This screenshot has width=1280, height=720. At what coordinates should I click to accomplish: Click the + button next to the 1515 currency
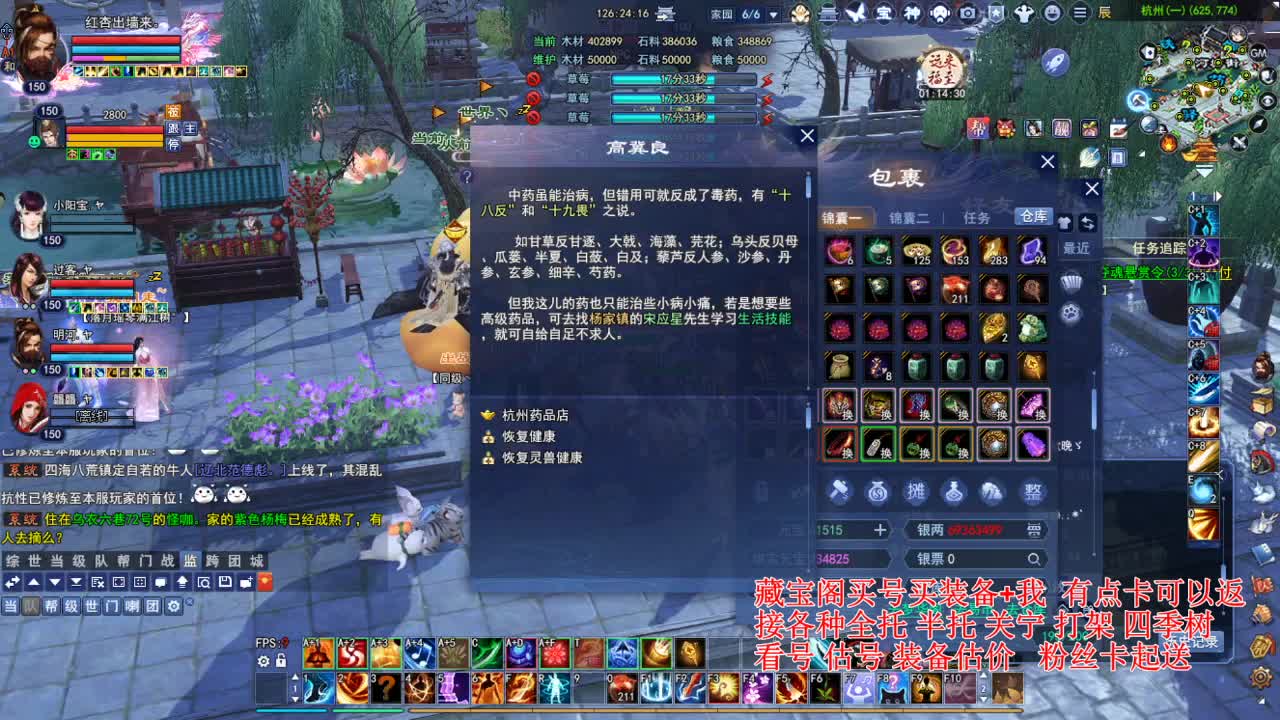click(x=880, y=529)
